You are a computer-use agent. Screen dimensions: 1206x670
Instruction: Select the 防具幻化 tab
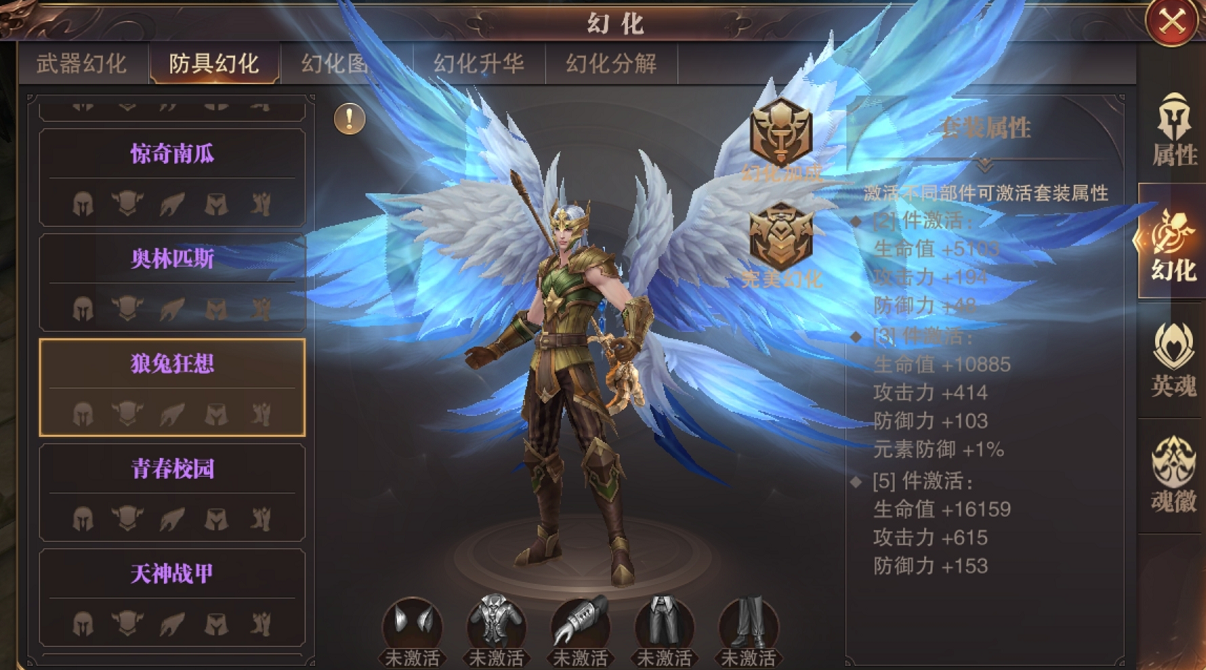coord(214,64)
